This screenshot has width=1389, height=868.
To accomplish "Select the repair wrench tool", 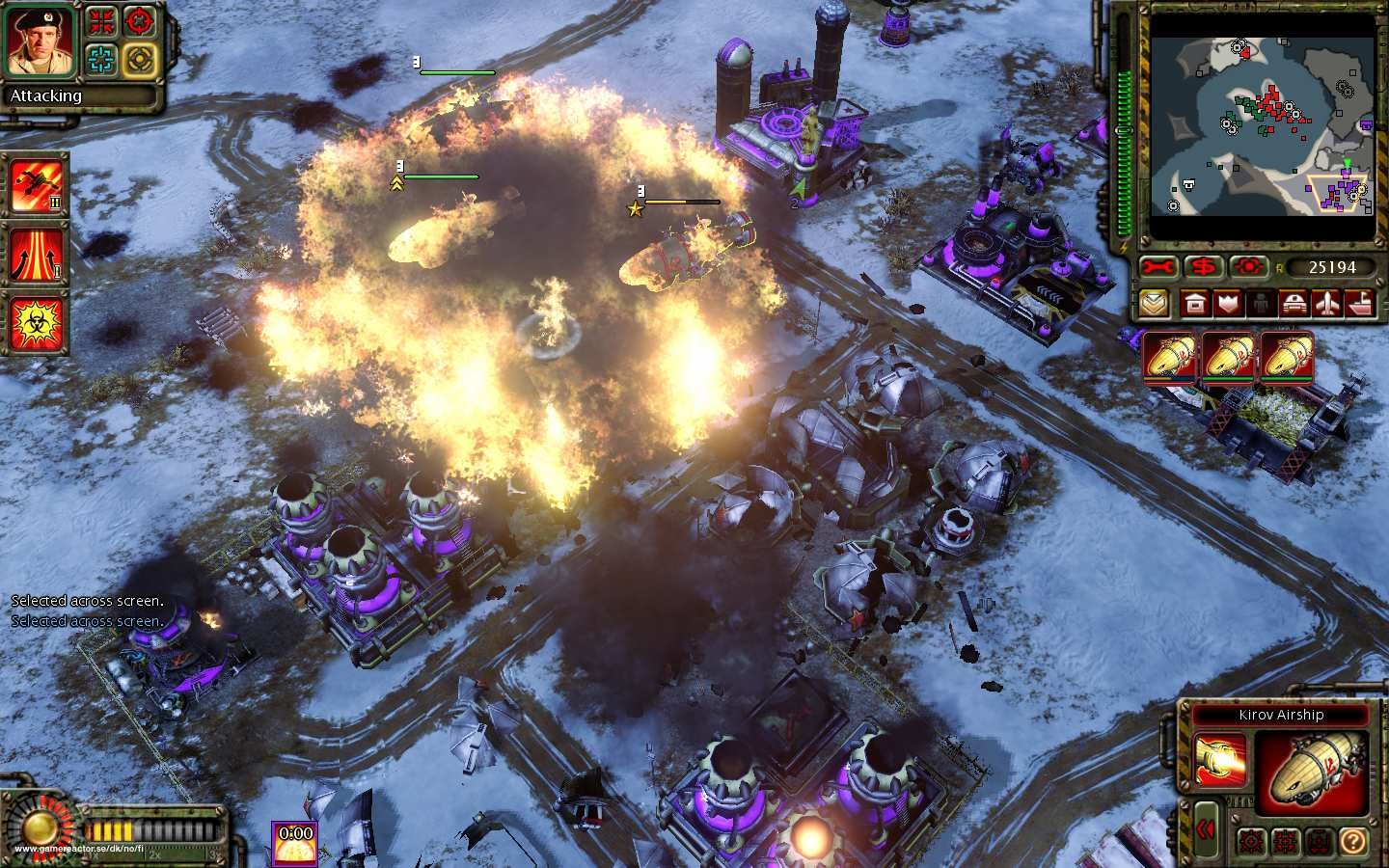I will pos(1157,267).
